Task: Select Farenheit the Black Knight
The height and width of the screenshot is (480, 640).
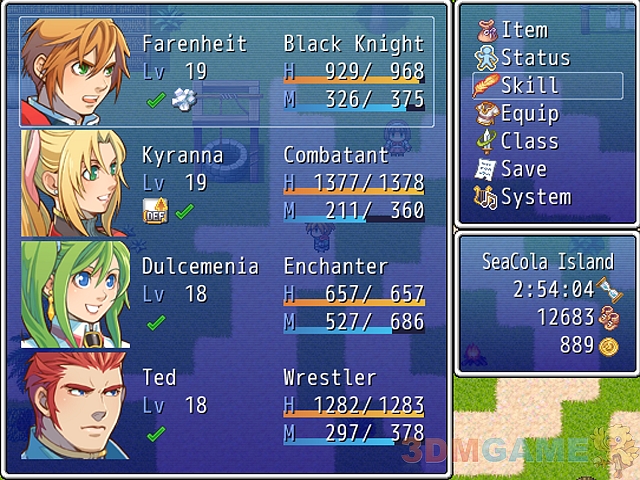Action: pos(228,72)
